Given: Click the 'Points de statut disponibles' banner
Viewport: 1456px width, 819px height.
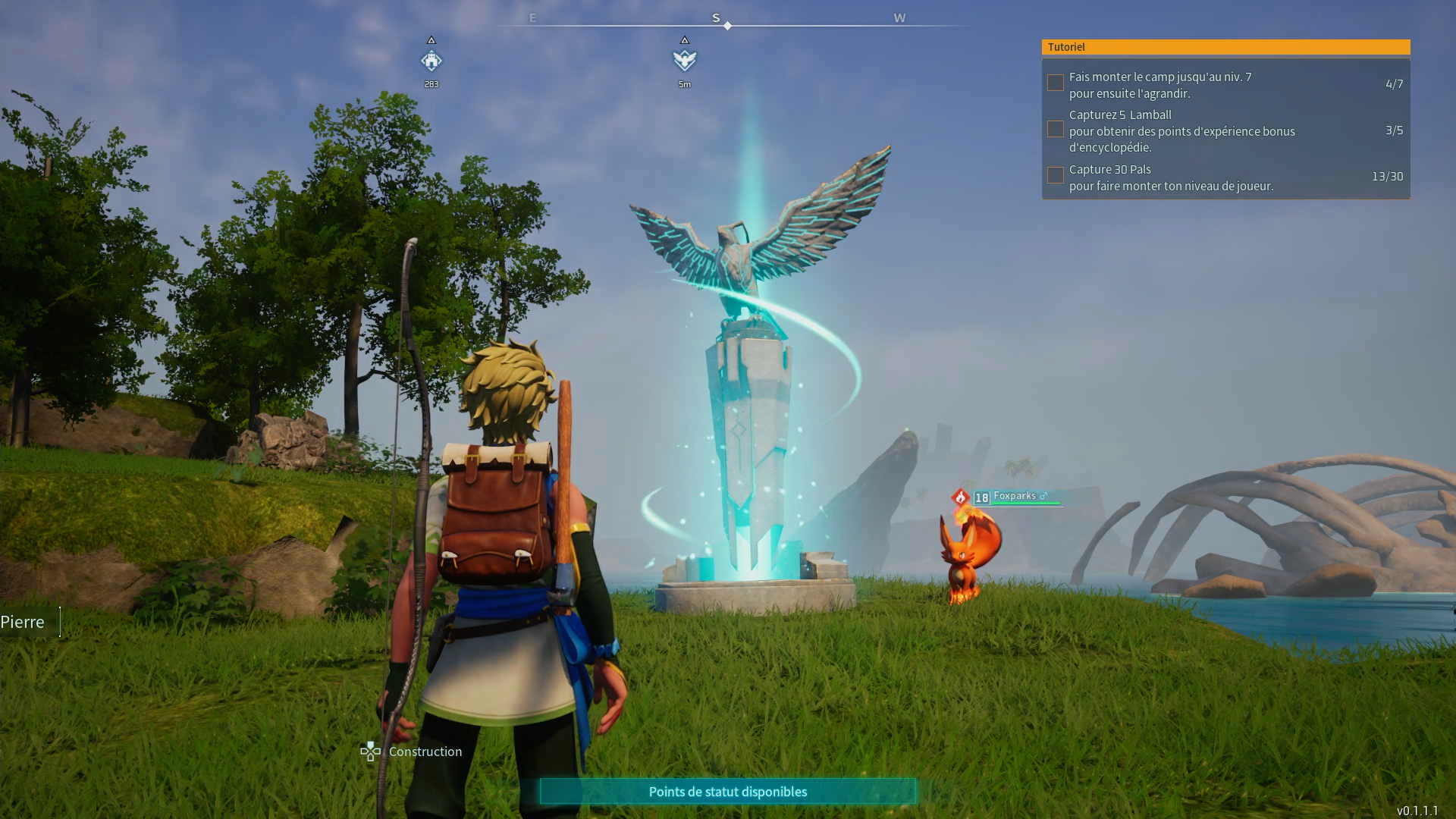Looking at the screenshot, I should [x=727, y=792].
